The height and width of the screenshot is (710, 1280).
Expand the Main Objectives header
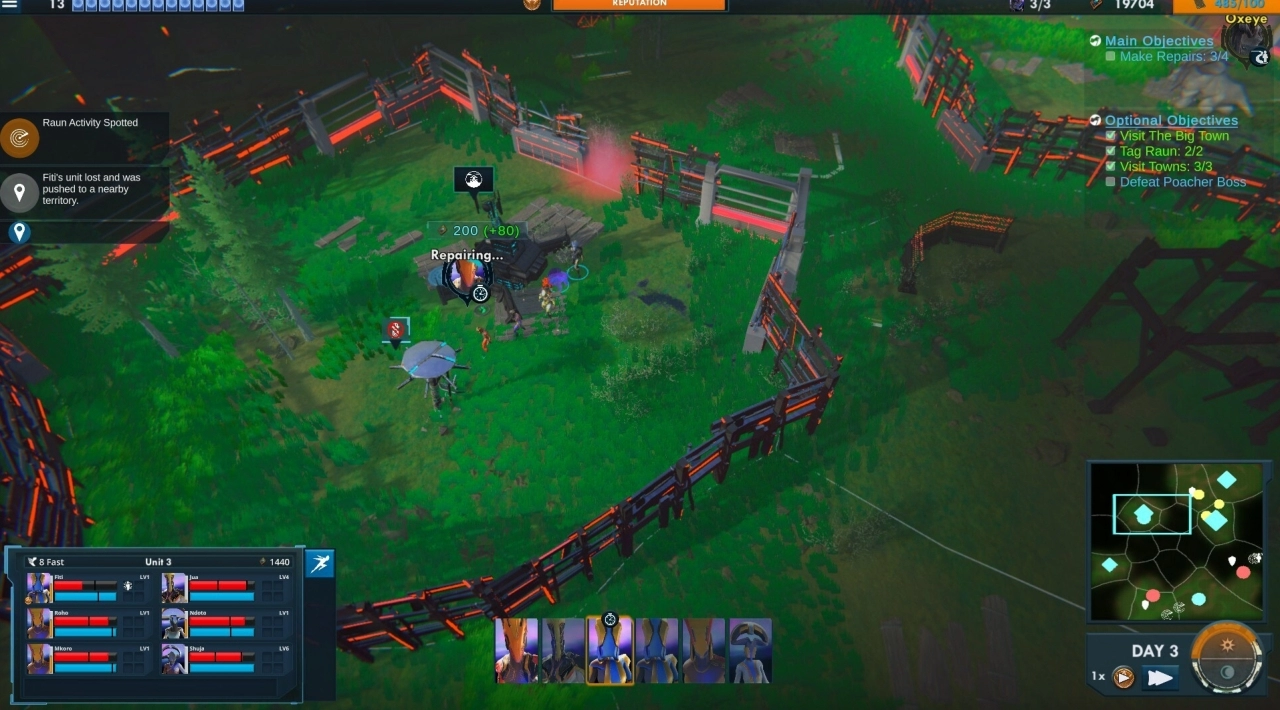(1159, 41)
